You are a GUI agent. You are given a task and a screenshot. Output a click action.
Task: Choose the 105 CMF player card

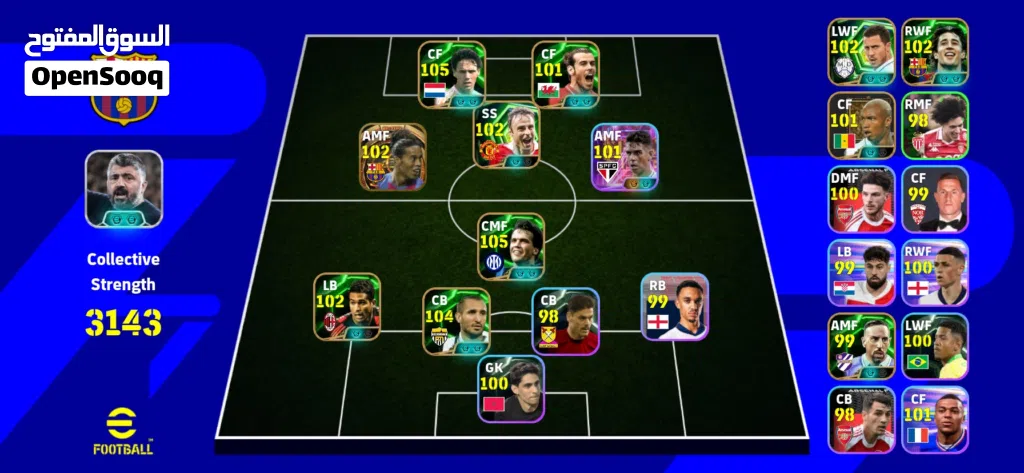coord(511,246)
